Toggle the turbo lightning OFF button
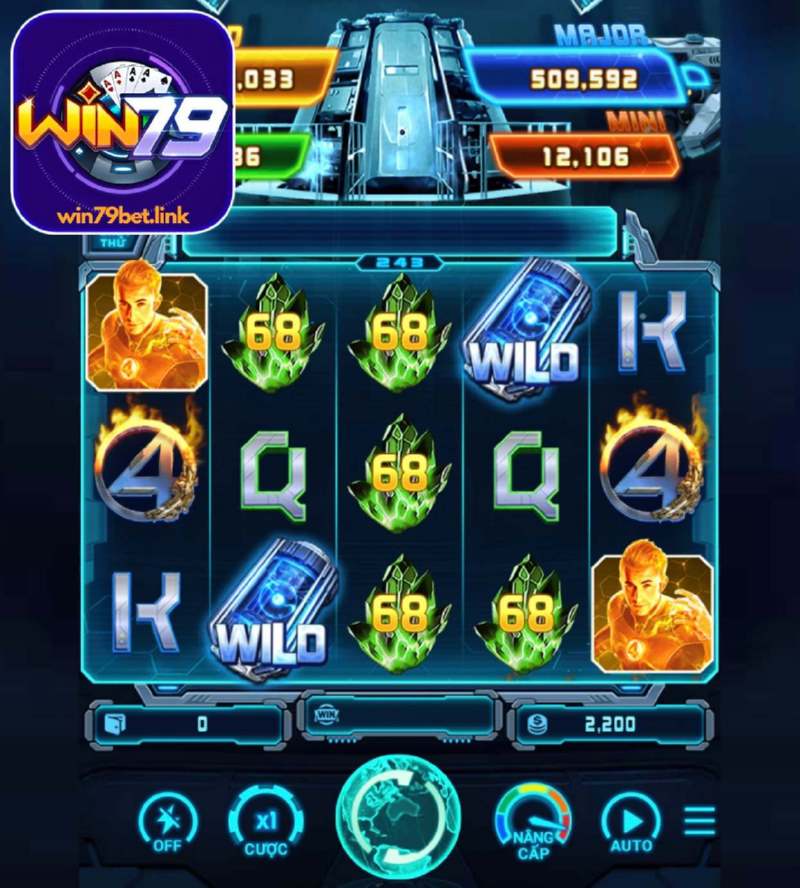The height and width of the screenshot is (888, 800). (167, 823)
